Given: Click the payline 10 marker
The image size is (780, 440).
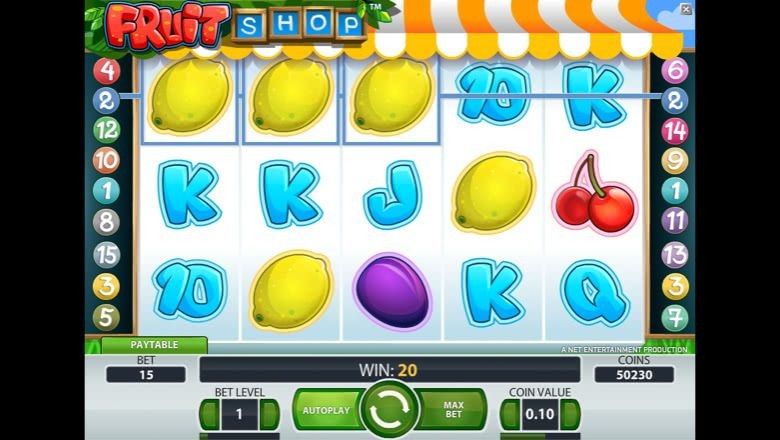Looking at the screenshot, I should point(106,160).
